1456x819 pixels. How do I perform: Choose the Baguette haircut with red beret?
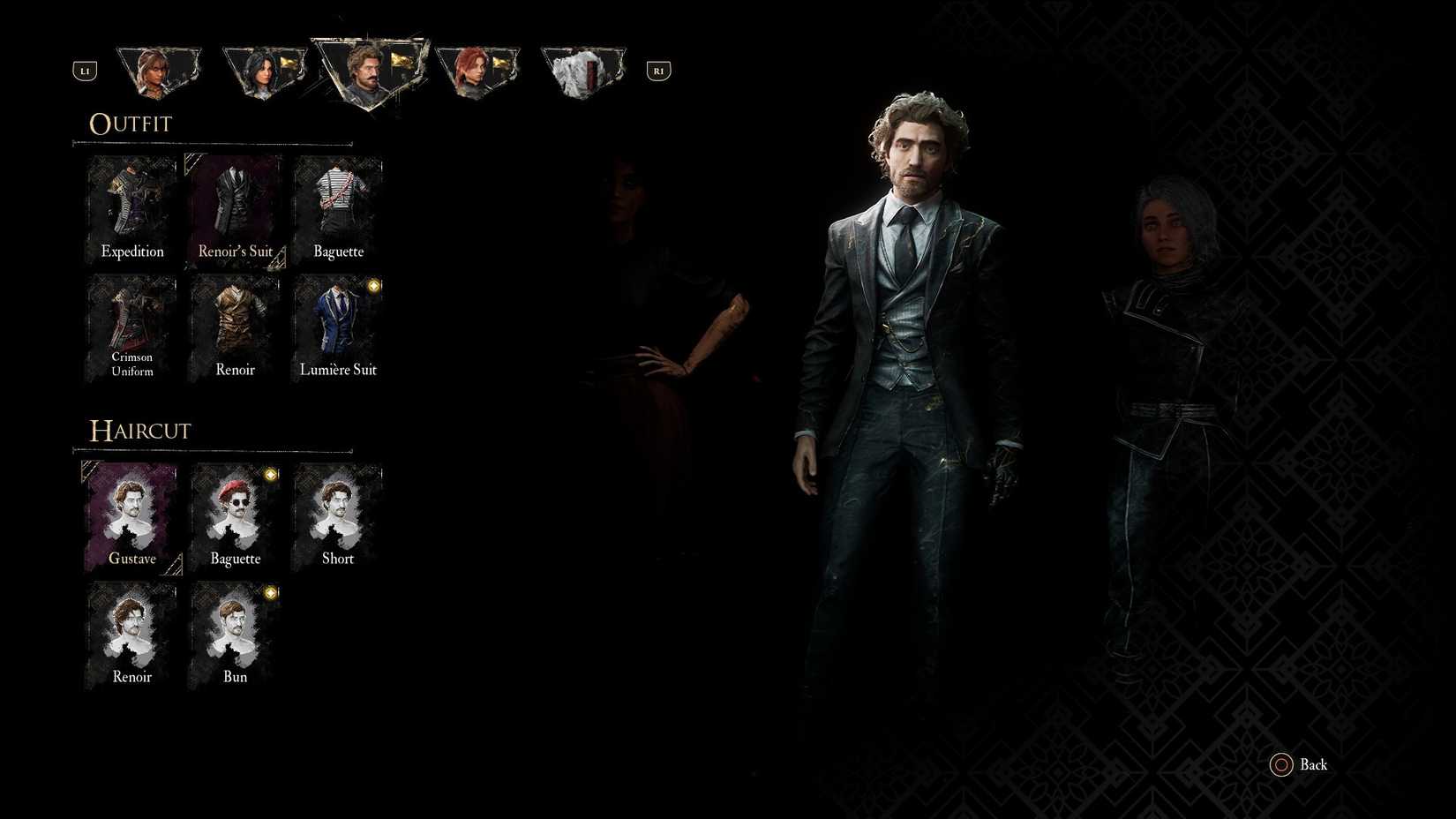[x=234, y=516]
